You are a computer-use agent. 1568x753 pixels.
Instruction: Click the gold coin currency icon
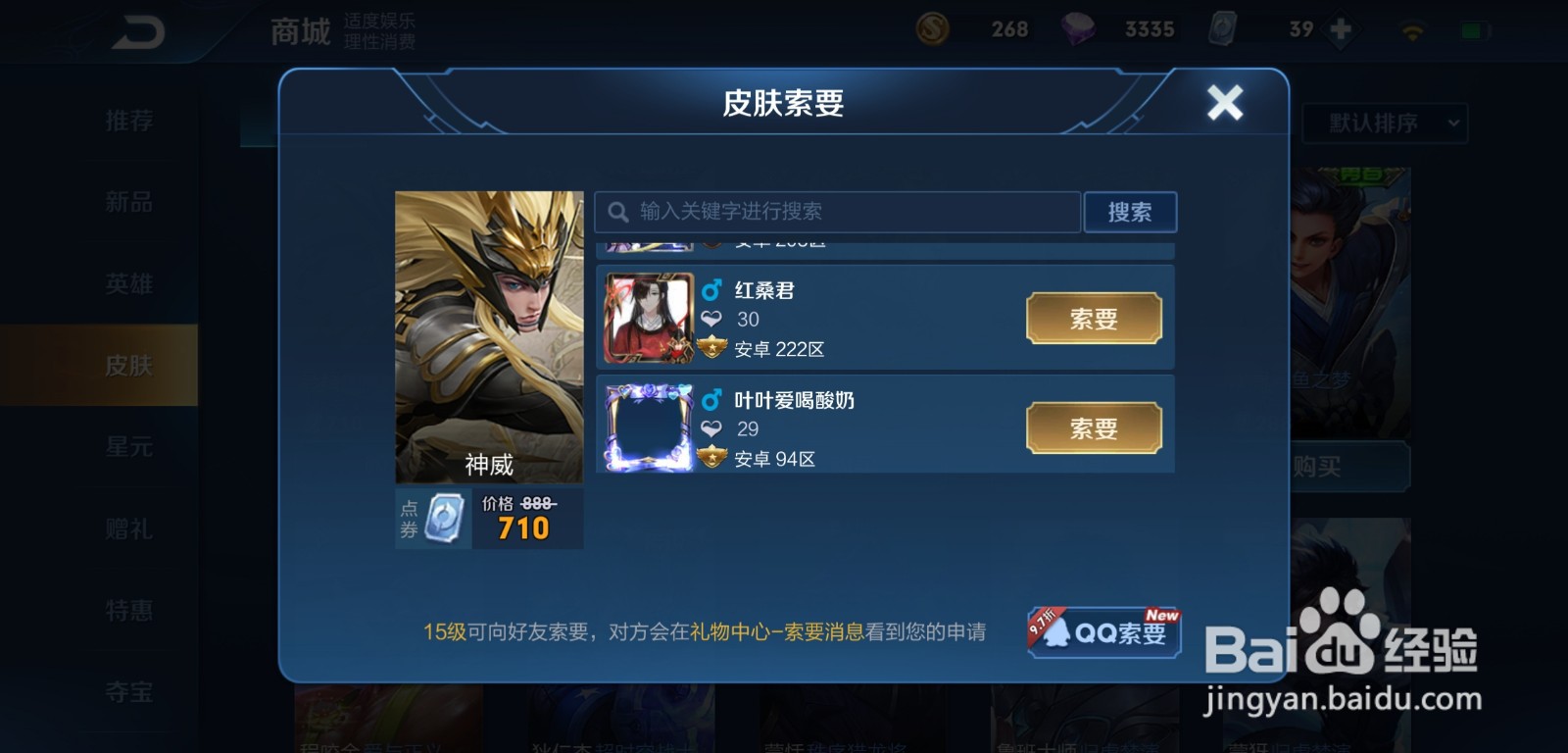coord(931,28)
